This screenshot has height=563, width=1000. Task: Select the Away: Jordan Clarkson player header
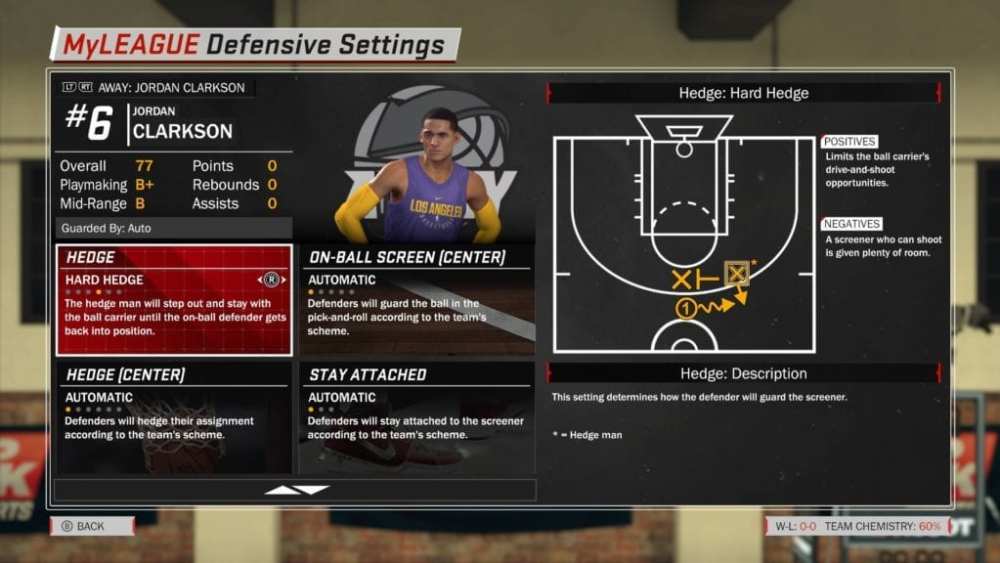pyautogui.click(x=158, y=87)
